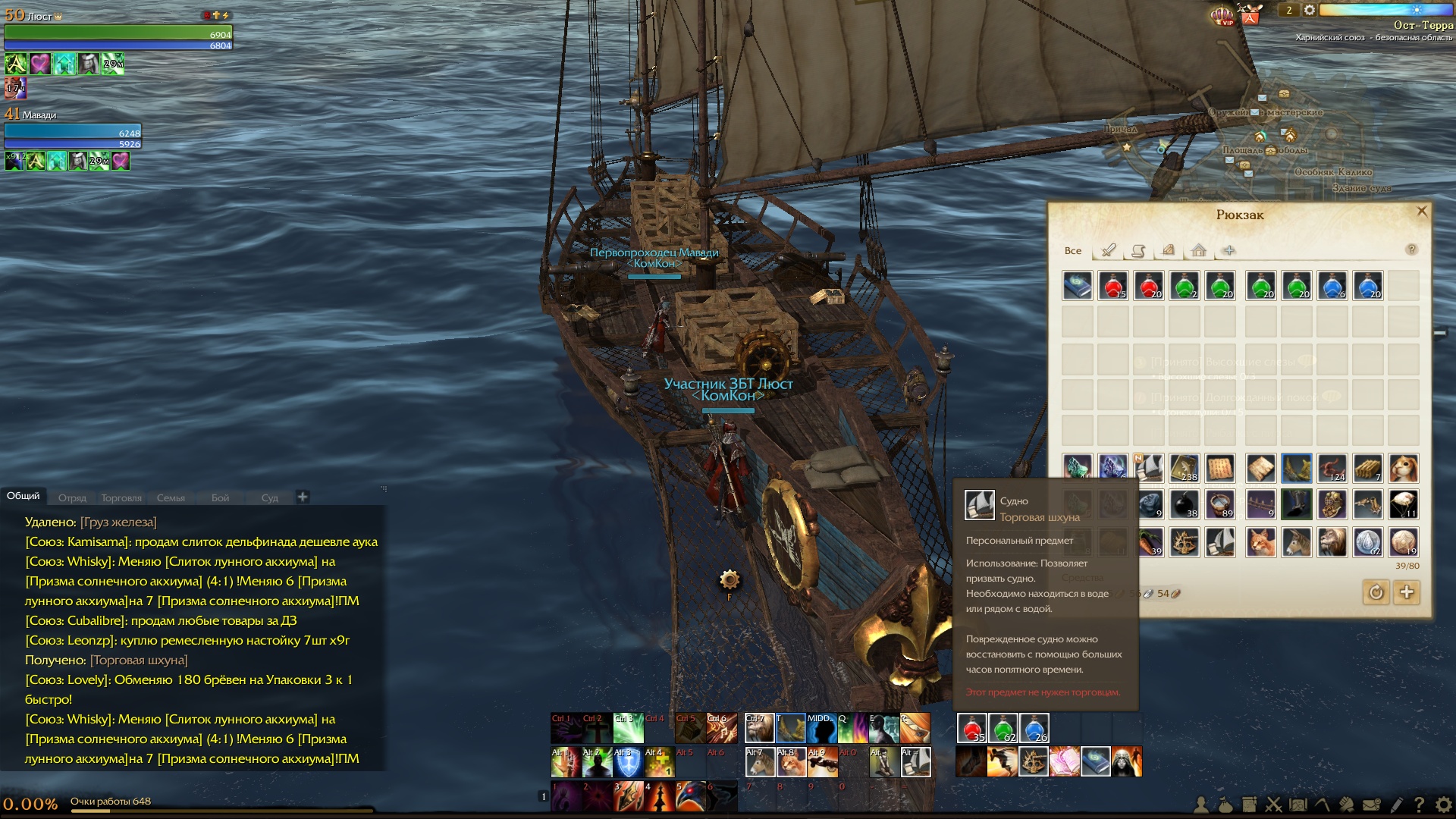The image size is (1456, 819).
Task: Switch to the Торговля chat tab
Action: 121,498
